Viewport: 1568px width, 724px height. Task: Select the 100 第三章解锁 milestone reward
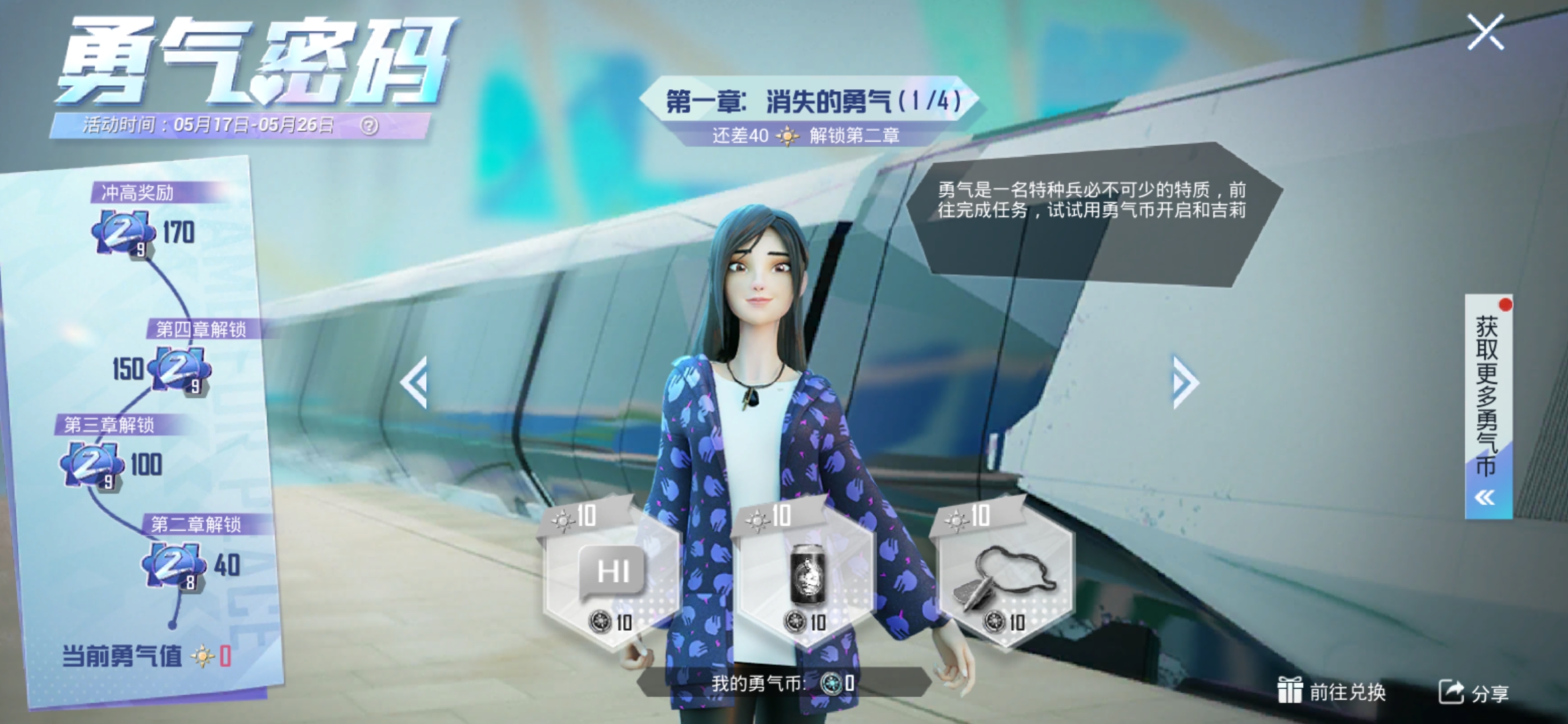pyautogui.click(x=91, y=465)
